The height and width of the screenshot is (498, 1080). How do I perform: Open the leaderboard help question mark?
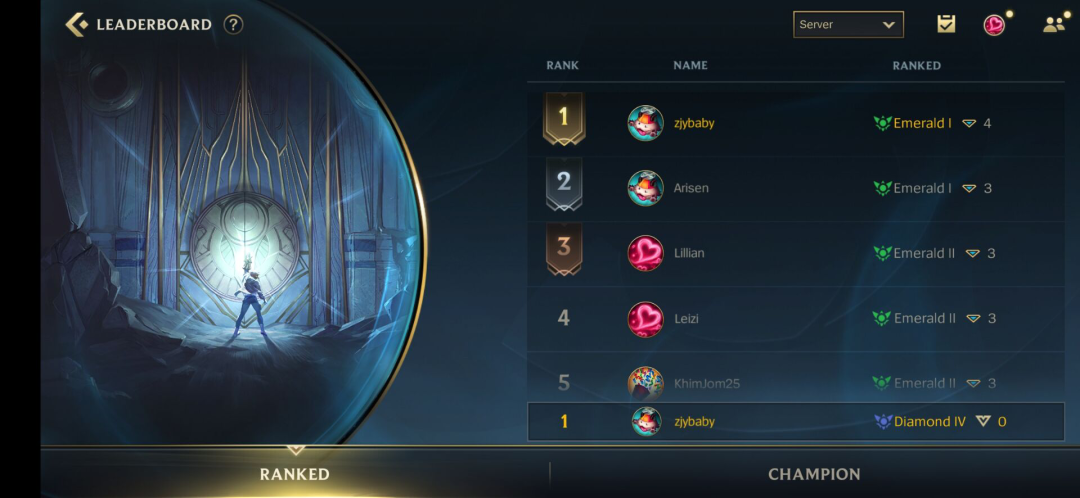pyautogui.click(x=233, y=24)
